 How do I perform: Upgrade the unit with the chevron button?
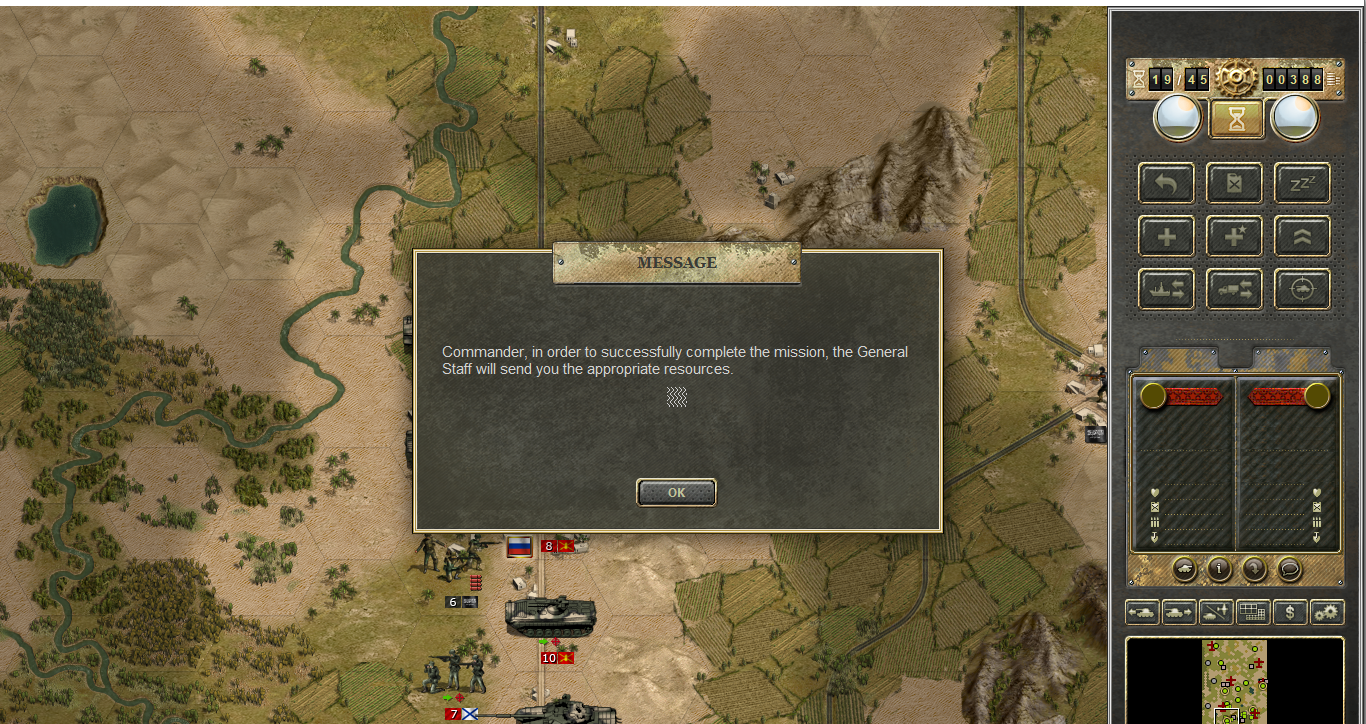pyautogui.click(x=1302, y=237)
